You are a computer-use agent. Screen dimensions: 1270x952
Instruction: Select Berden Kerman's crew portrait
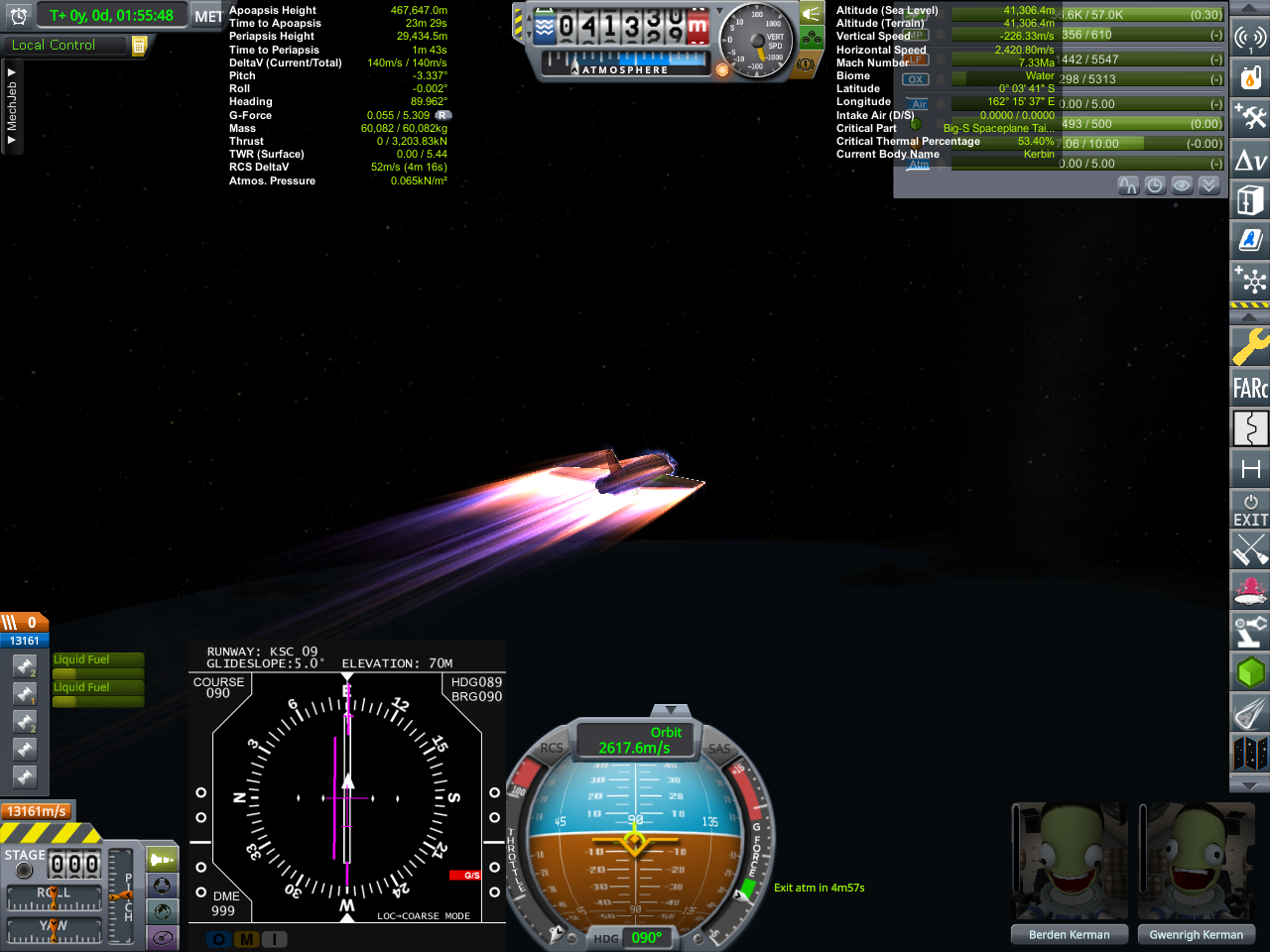pos(1069,863)
